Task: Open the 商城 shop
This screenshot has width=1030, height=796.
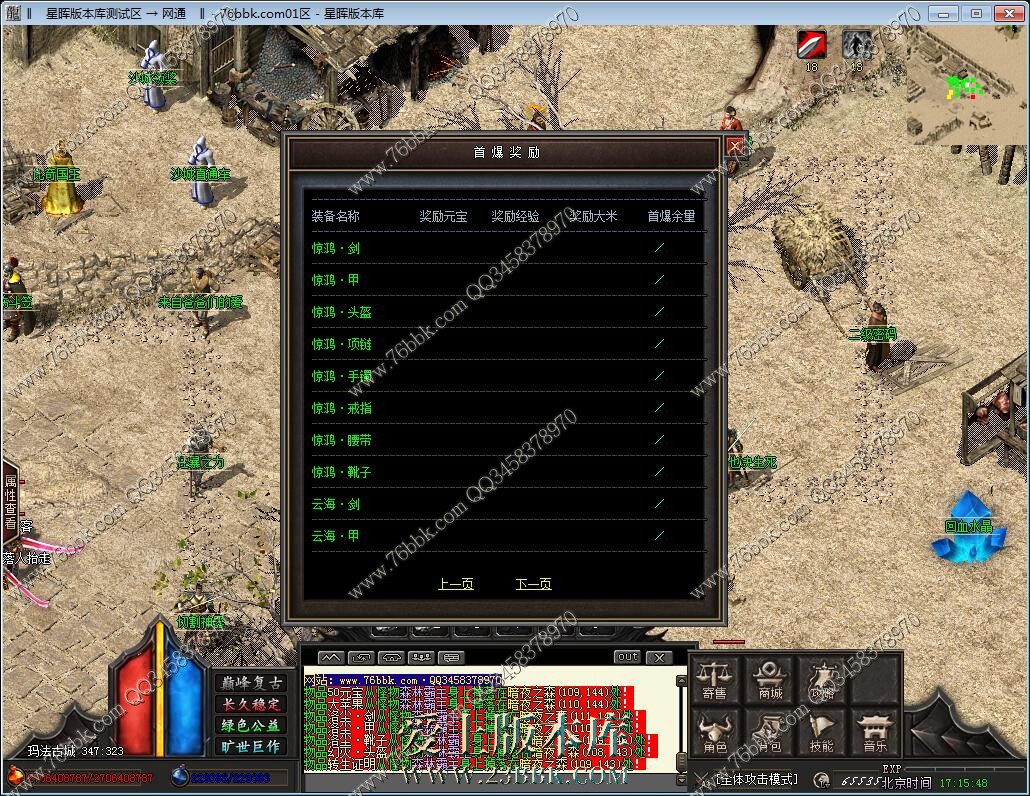Action: pyautogui.click(x=769, y=680)
